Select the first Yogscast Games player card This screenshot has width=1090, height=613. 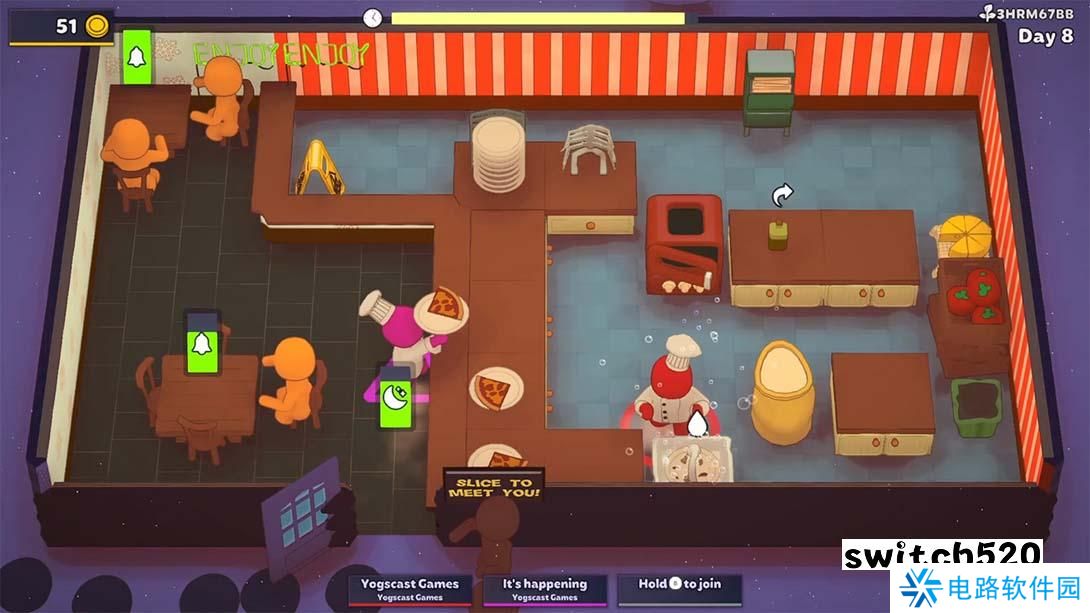point(411,589)
